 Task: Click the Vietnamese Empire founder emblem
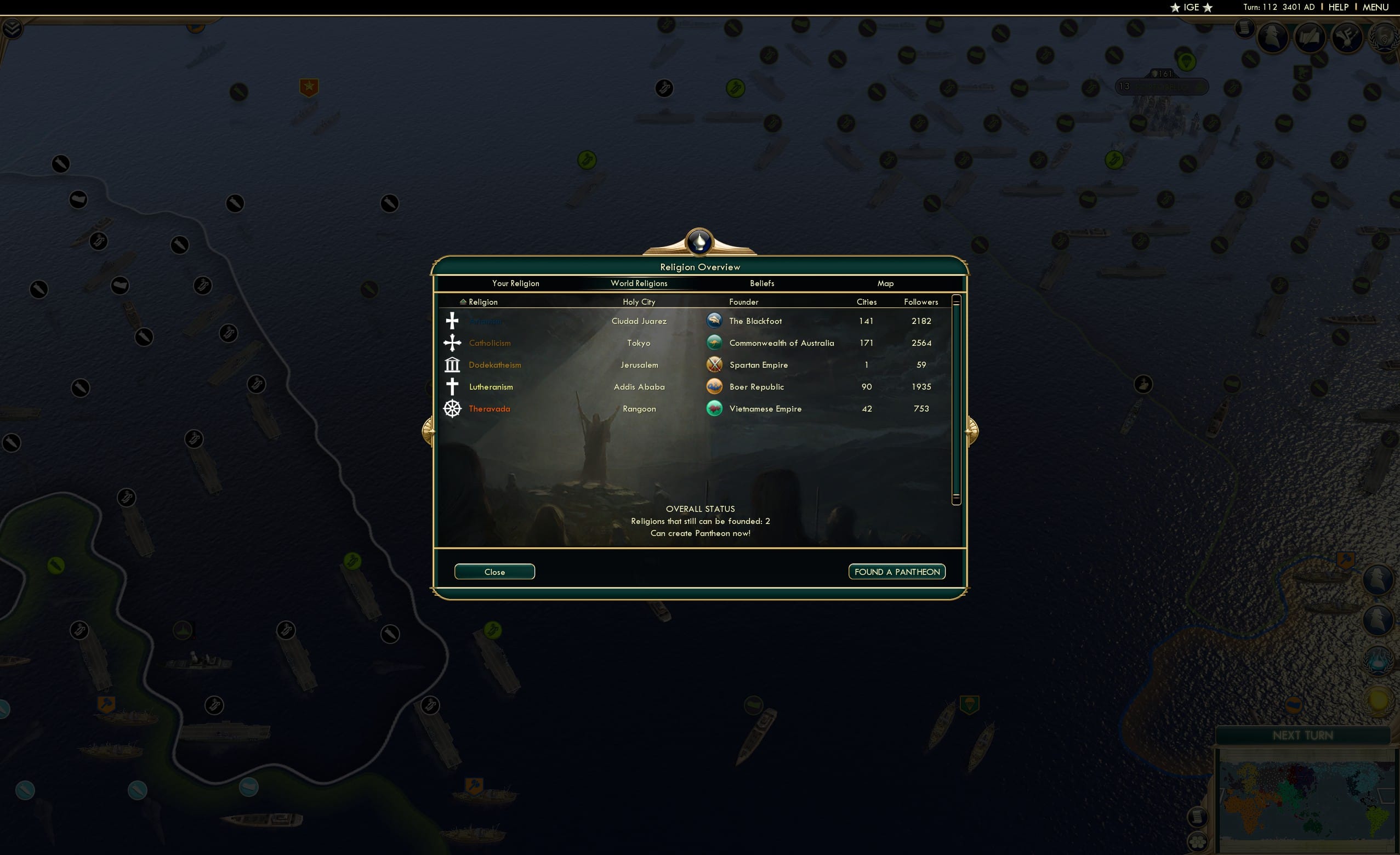[715, 408]
